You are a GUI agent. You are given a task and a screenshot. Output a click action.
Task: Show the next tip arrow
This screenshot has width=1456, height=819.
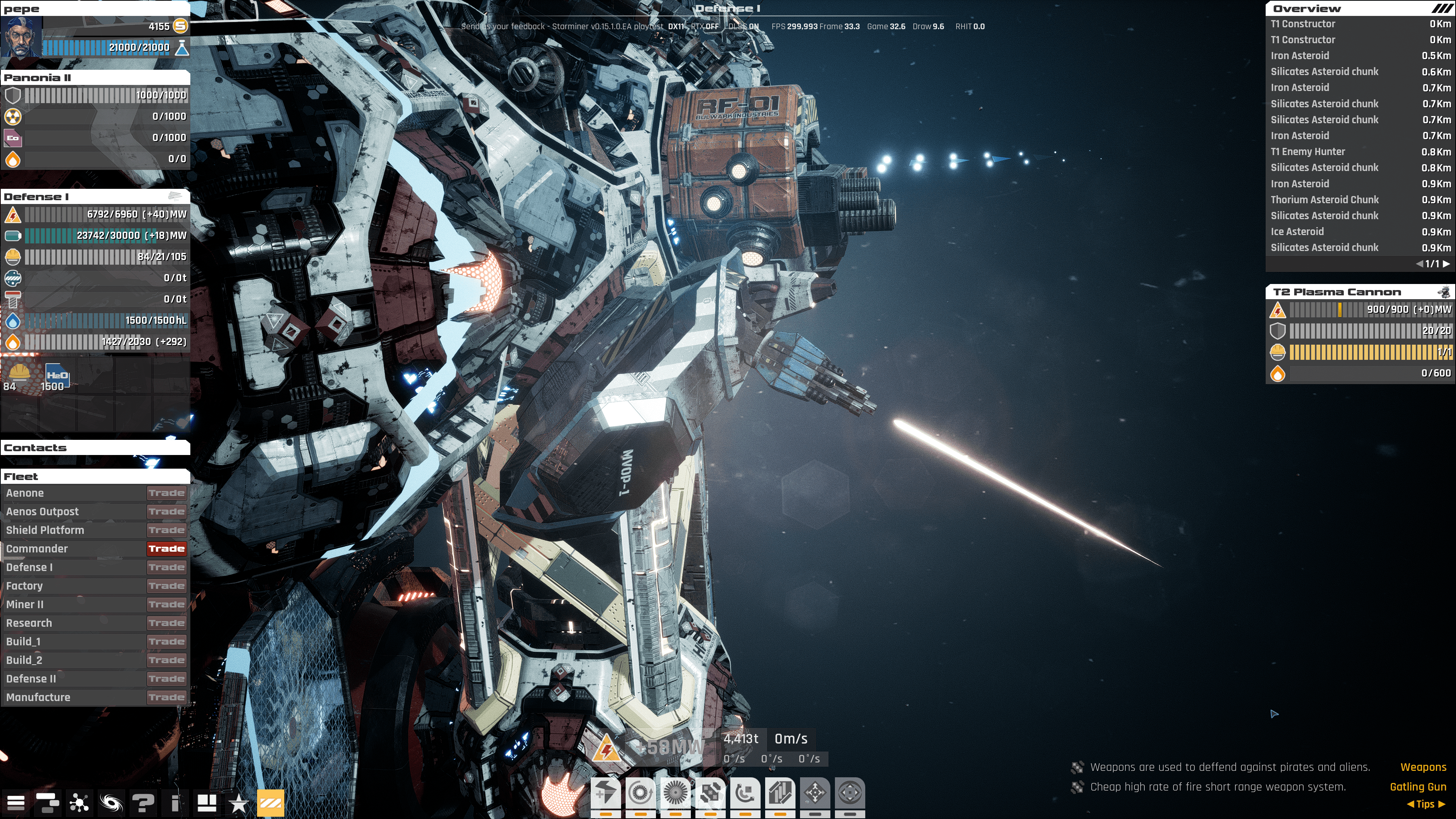(1442, 804)
